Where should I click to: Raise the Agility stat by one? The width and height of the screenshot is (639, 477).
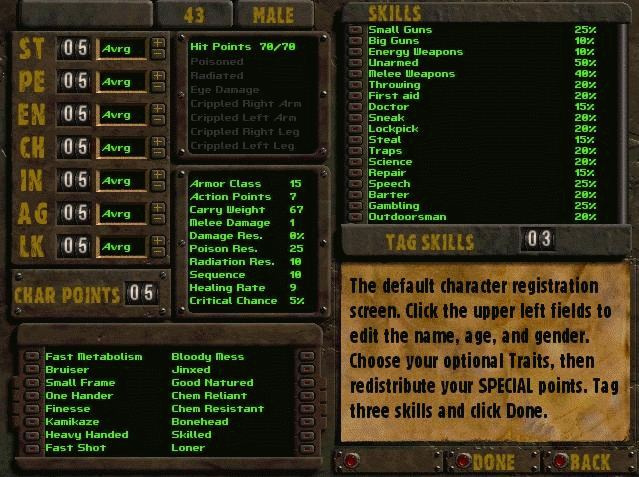pyautogui.click(x=158, y=208)
